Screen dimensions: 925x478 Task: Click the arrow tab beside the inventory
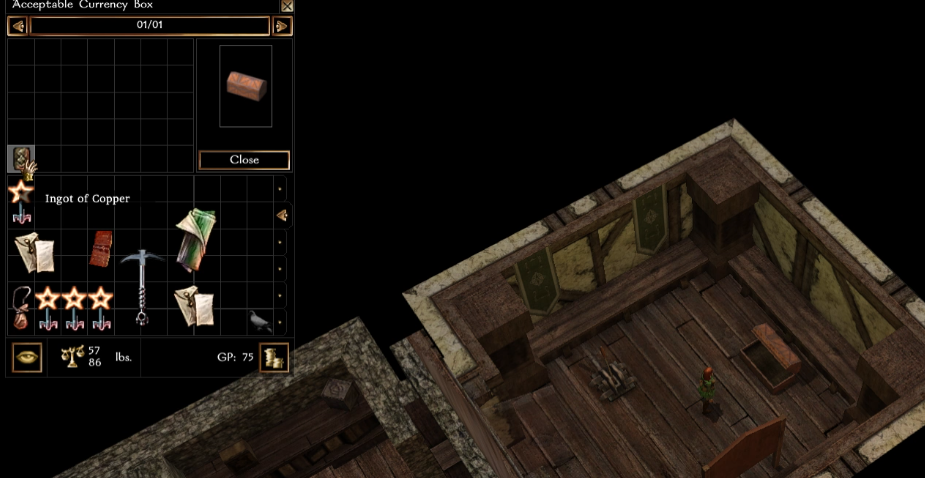pyautogui.click(x=282, y=215)
